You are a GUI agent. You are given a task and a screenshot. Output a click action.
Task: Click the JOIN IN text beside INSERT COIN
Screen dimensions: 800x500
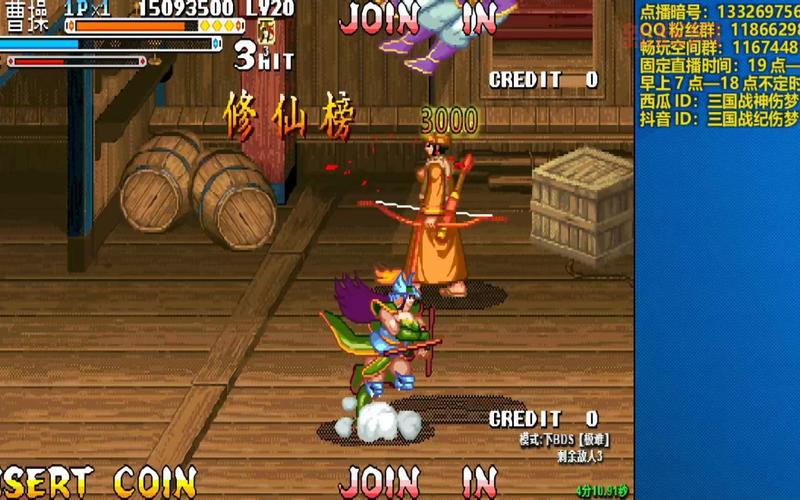(418, 481)
